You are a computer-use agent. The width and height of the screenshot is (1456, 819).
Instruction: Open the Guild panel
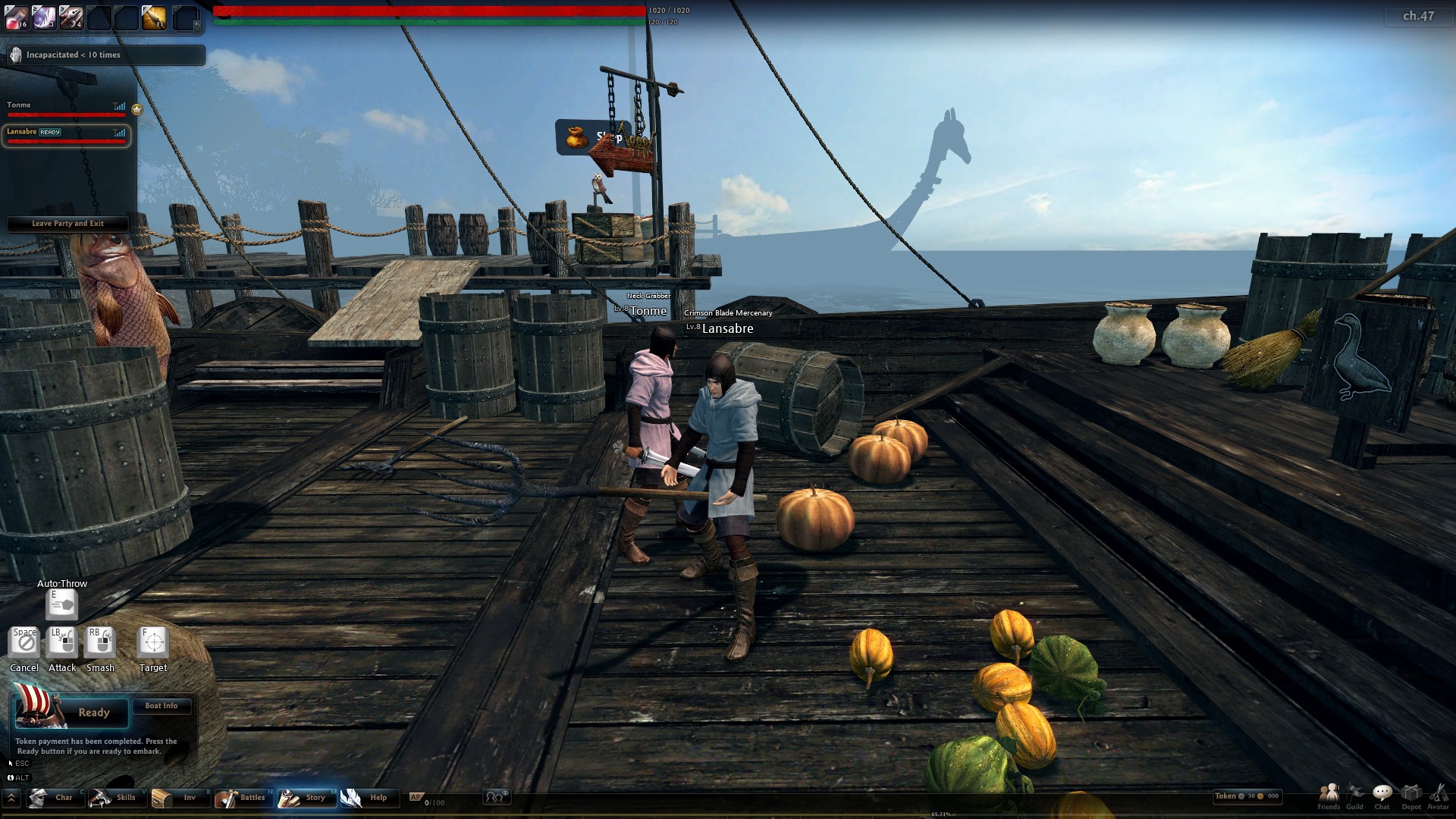coord(1355,796)
